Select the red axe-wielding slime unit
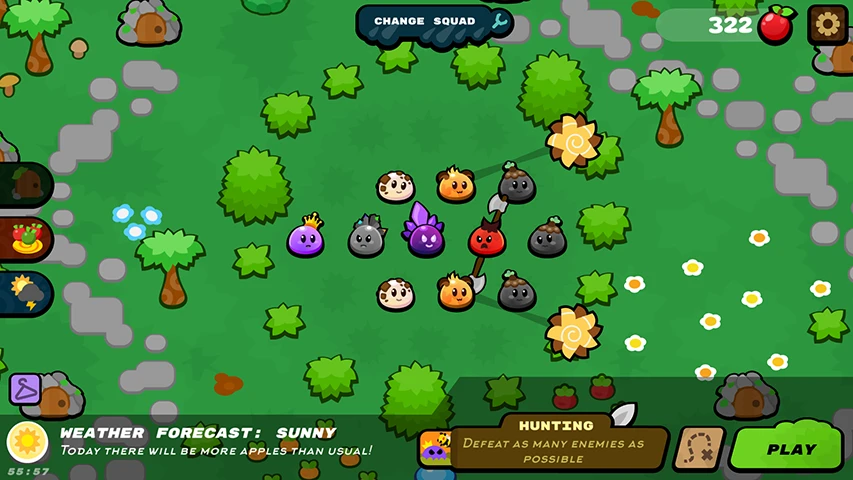Image resolution: width=853 pixels, height=480 pixels. pos(487,238)
